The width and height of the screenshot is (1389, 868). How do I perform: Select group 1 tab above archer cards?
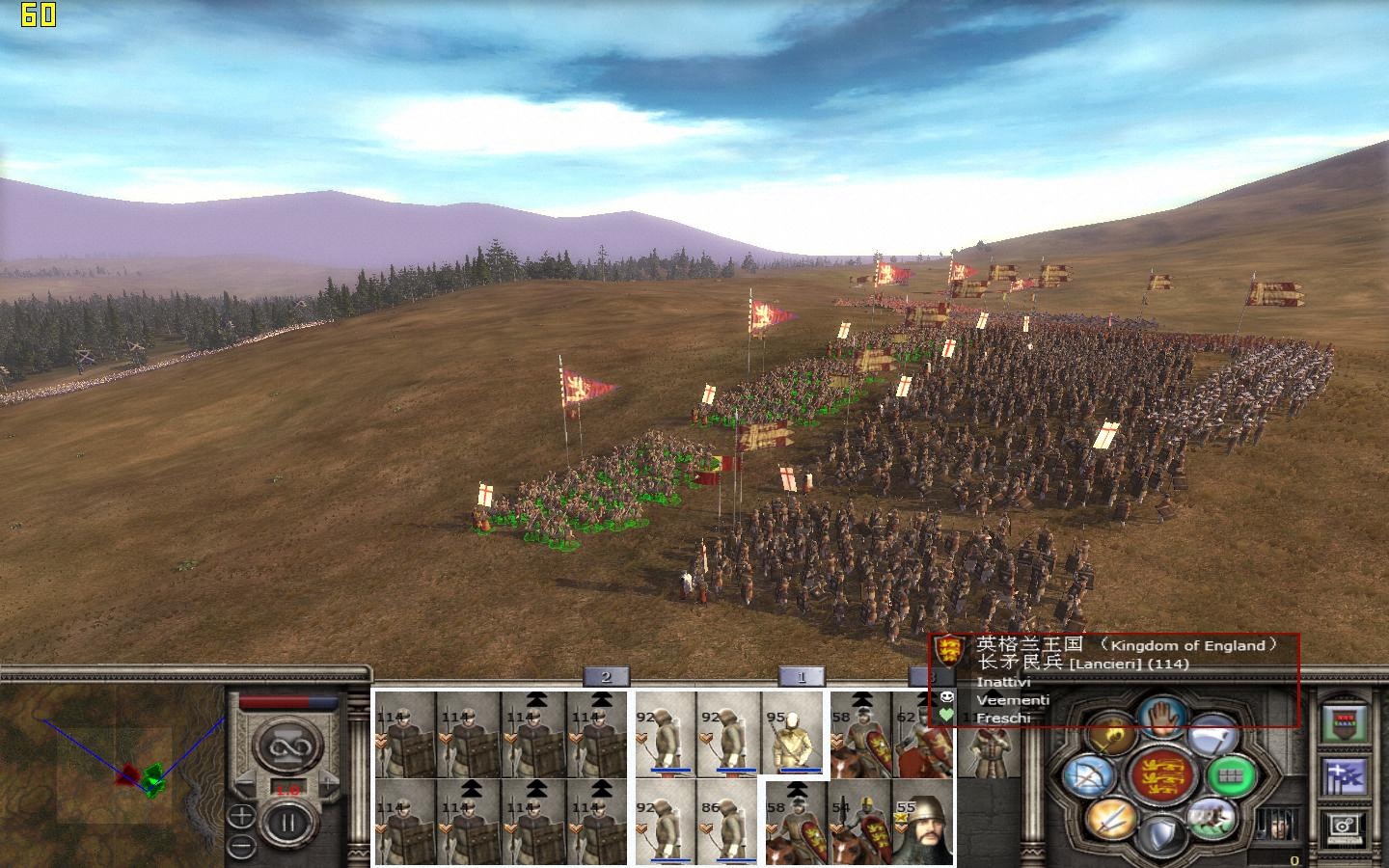(x=801, y=677)
